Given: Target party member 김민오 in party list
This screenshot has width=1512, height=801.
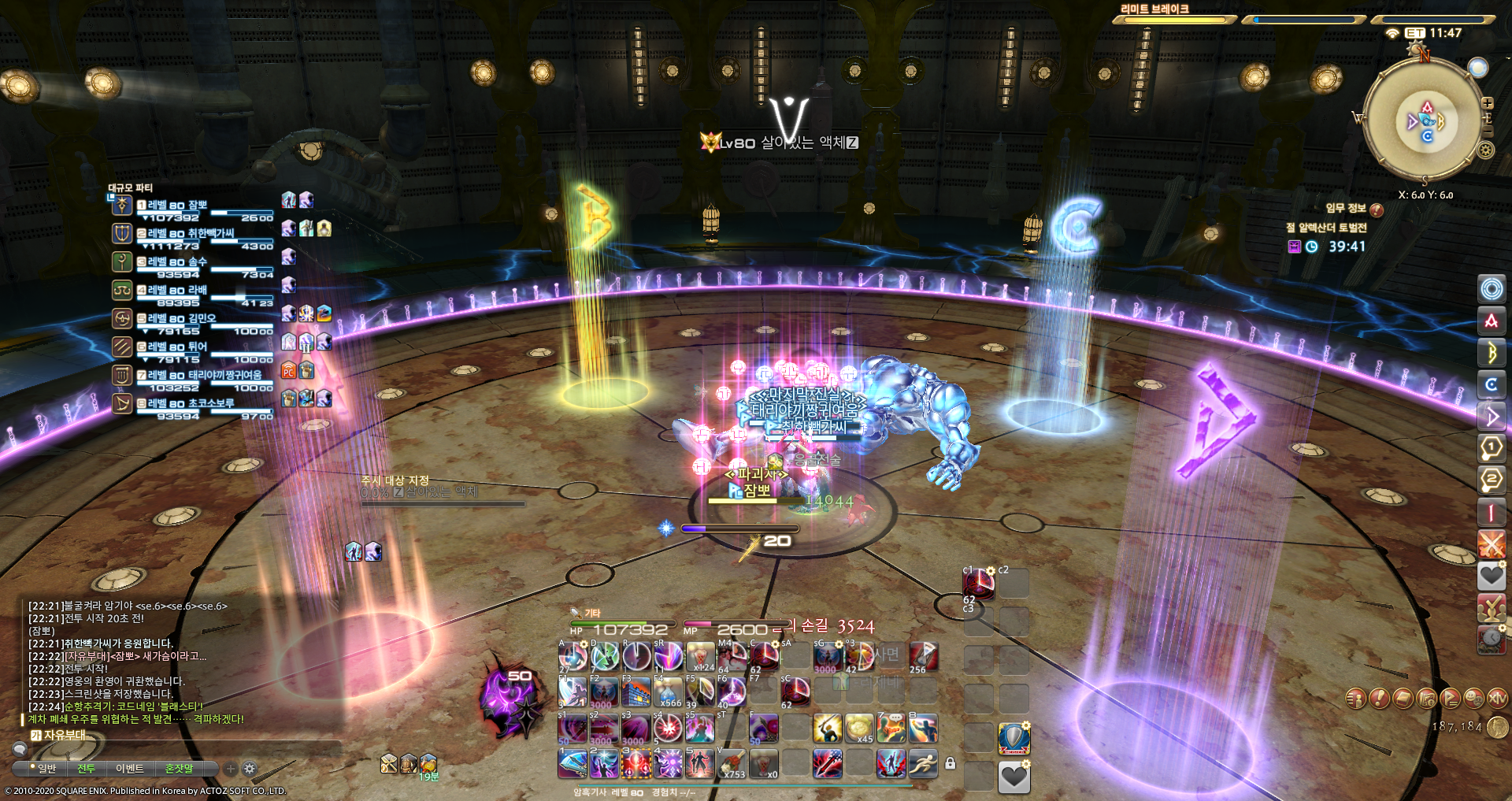Looking at the screenshot, I should pos(181,319).
